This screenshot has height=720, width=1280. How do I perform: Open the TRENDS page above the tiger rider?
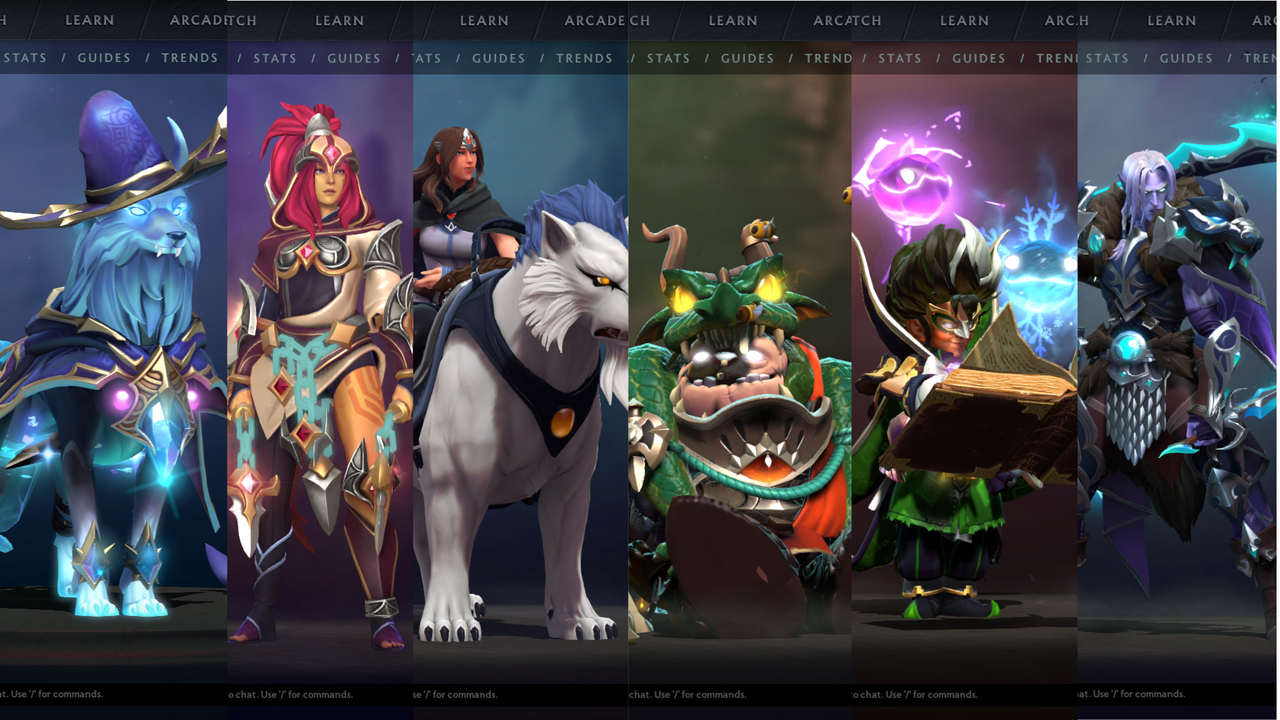584,58
